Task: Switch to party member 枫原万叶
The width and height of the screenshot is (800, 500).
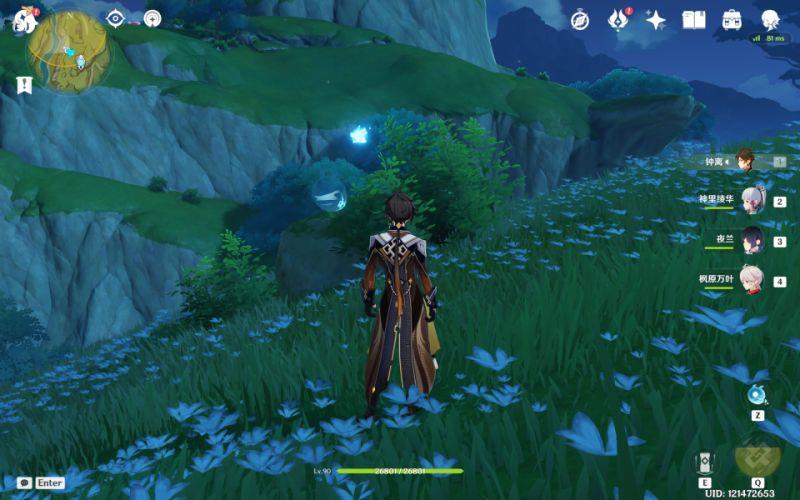Action: [x=751, y=281]
